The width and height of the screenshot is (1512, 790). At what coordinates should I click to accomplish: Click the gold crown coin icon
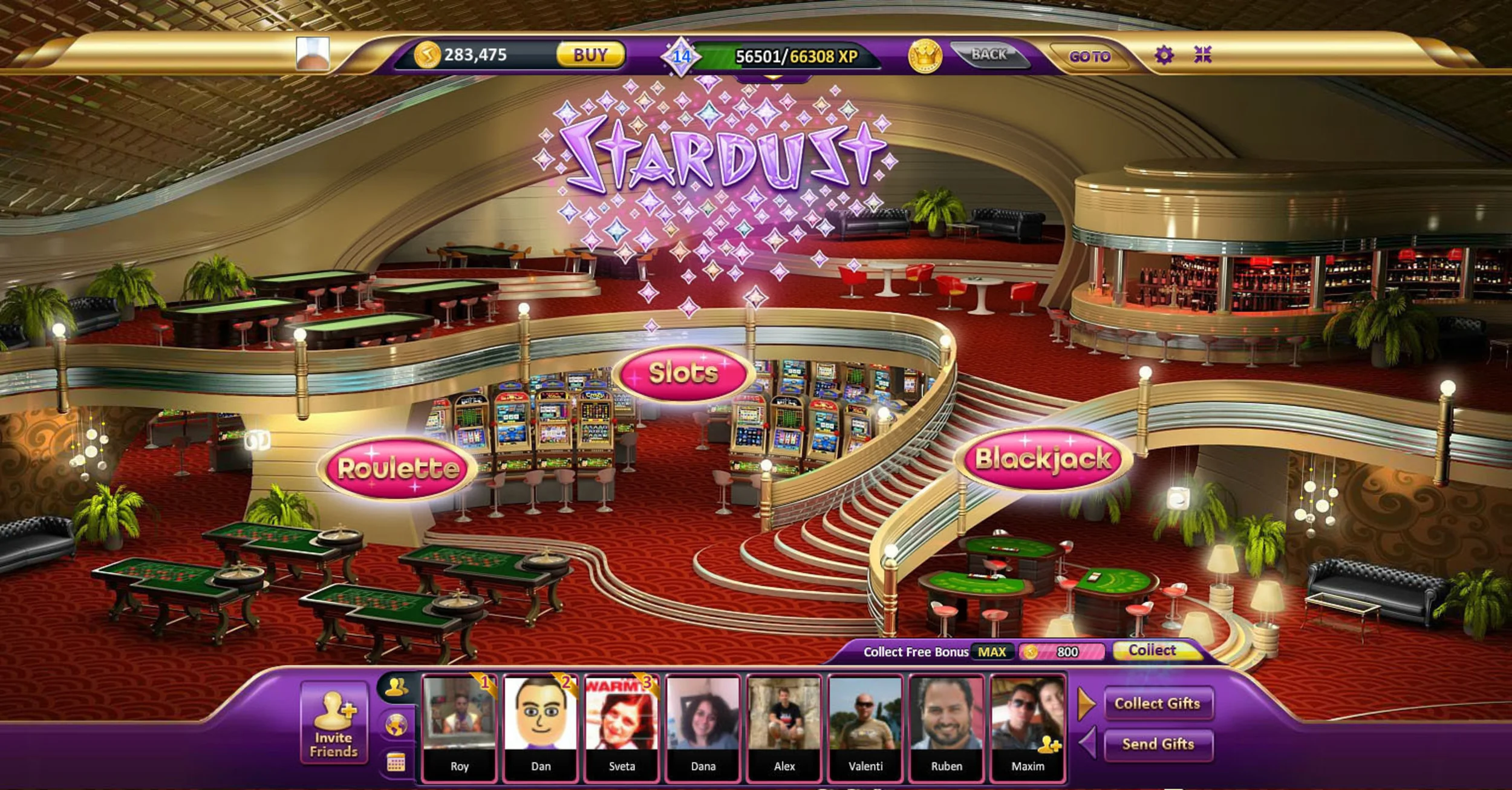(924, 56)
